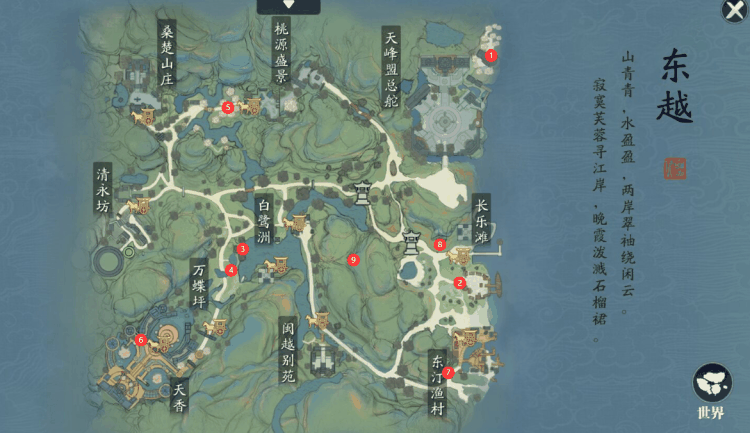This screenshot has height=433, width=750.
Task: Expand the dropdown arrow tab at top
Action: 289,6
